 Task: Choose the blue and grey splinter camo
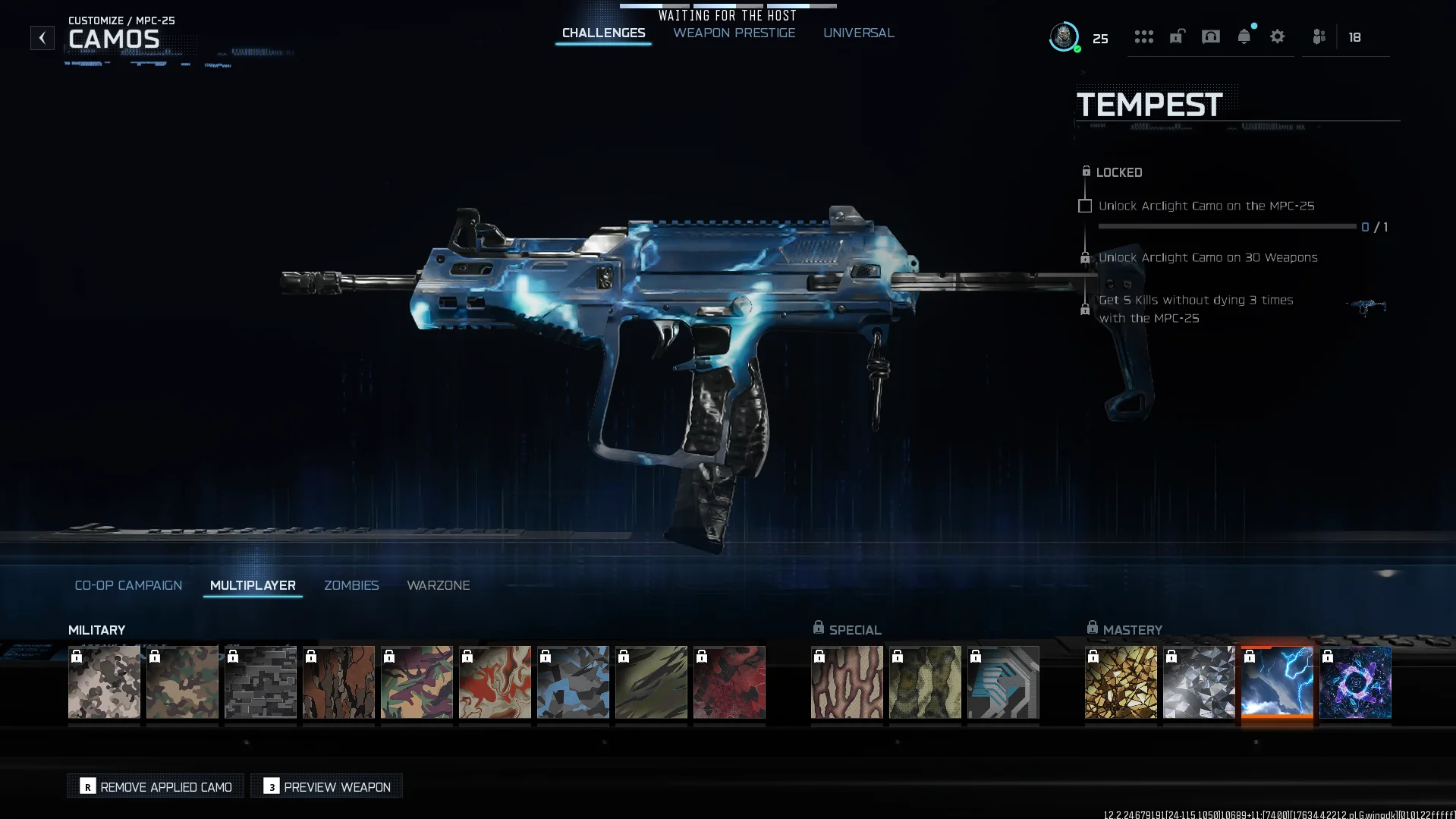tap(573, 682)
